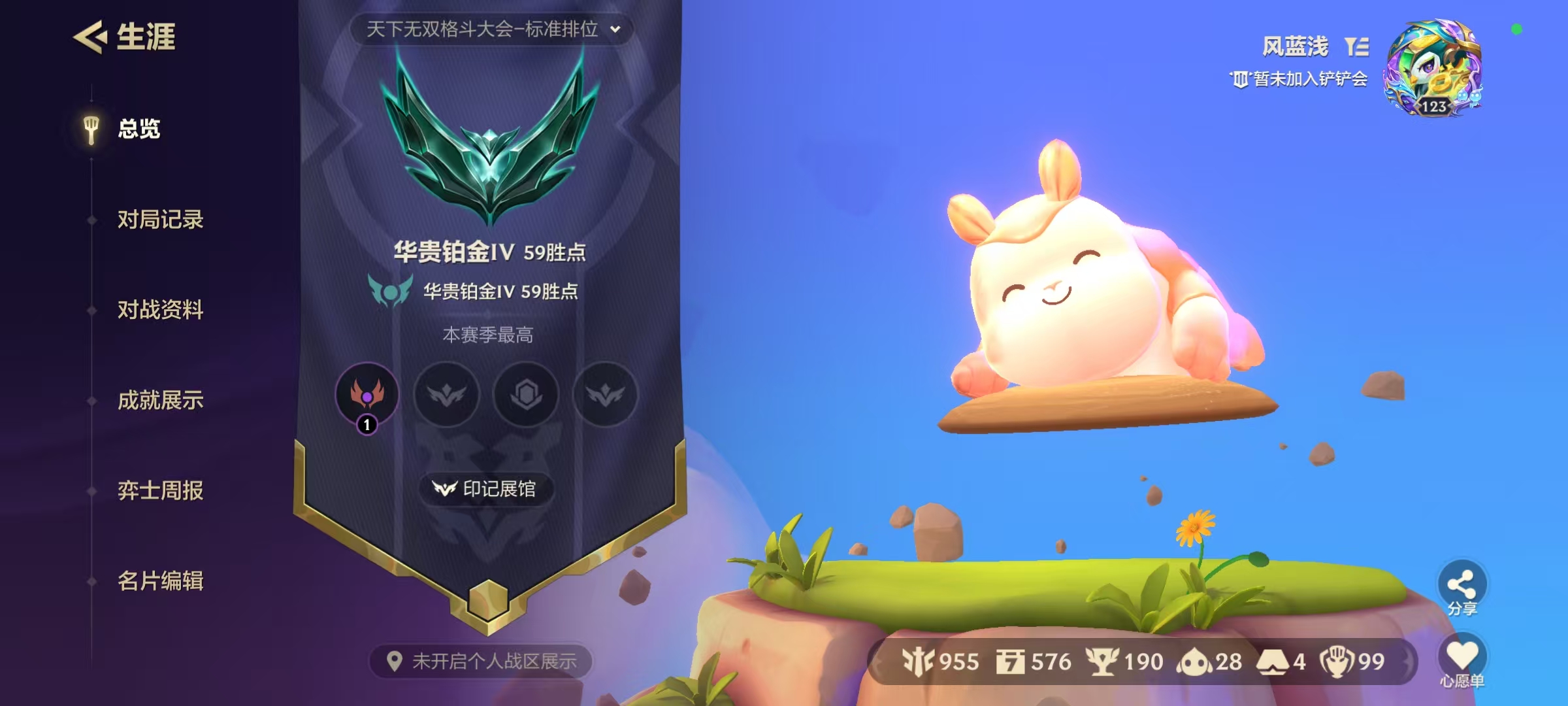1568x706 pixels.
Task: Click the spatula icon beside 总览
Action: [90, 128]
